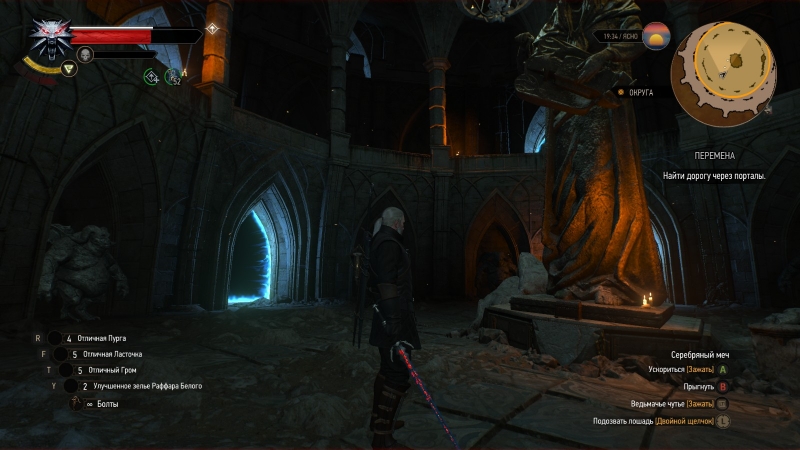Image resolution: width=800 pixels, height=450 pixels.
Task: Click the skull toxicity icon
Action: click(x=84, y=54)
